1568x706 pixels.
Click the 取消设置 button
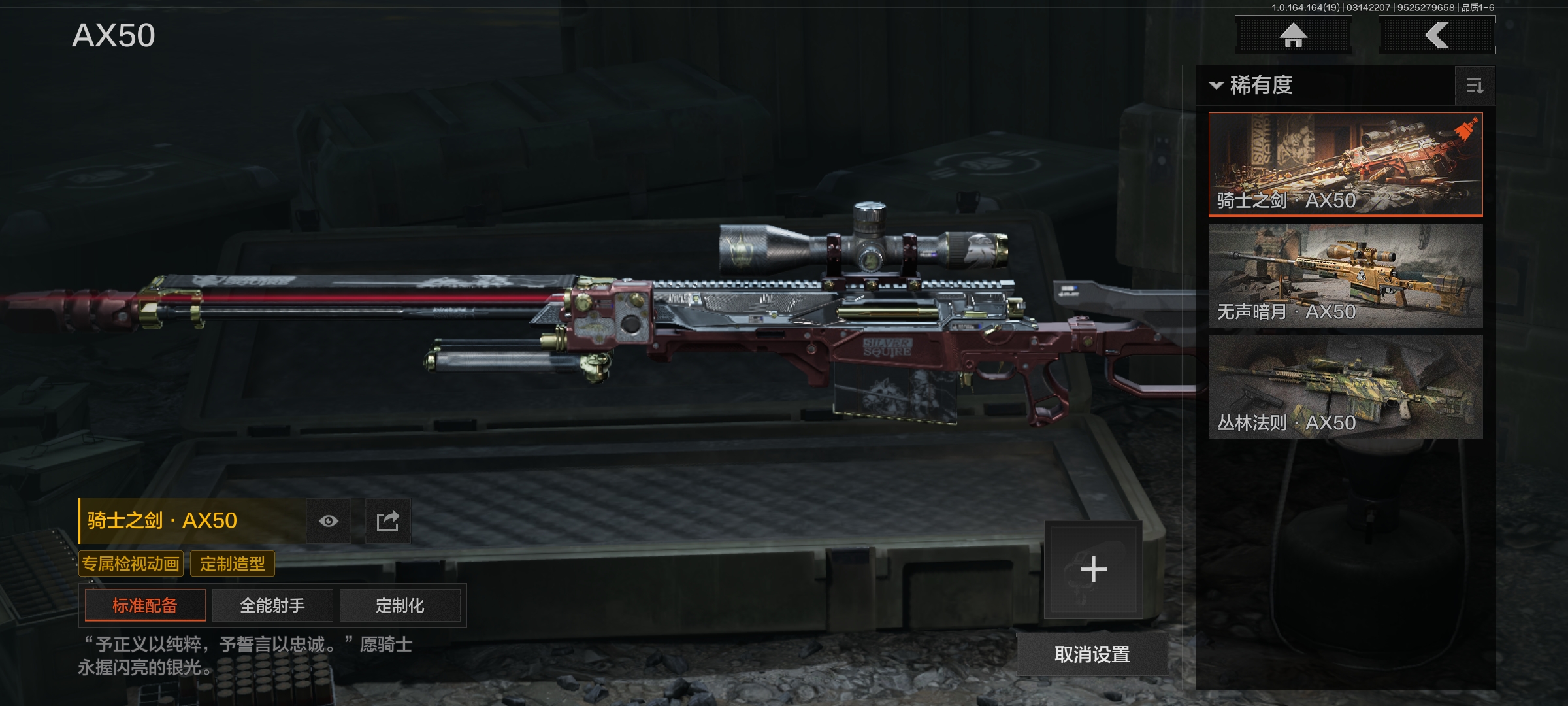(1092, 654)
